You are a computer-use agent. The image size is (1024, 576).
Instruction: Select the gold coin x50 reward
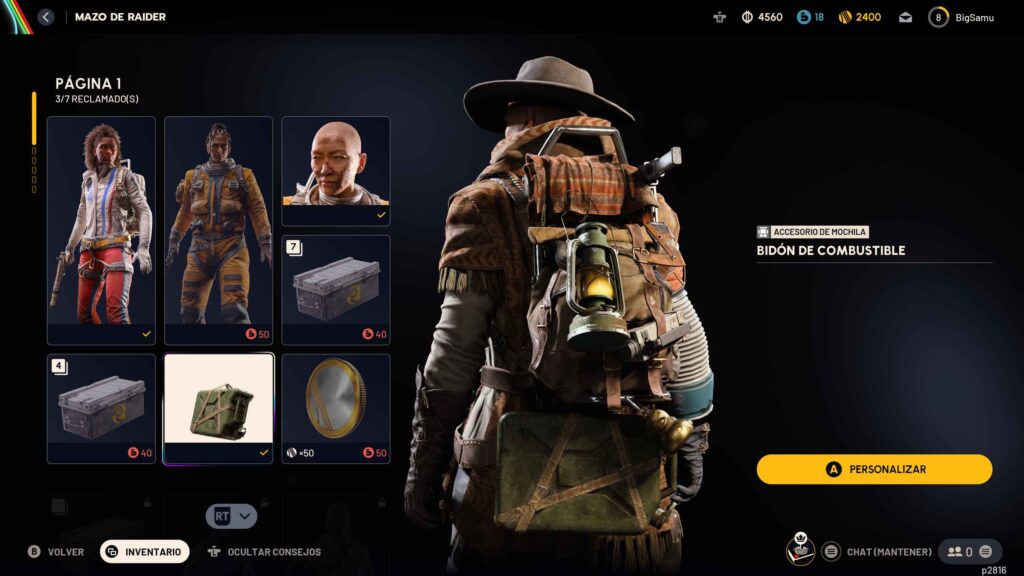pyautogui.click(x=335, y=408)
